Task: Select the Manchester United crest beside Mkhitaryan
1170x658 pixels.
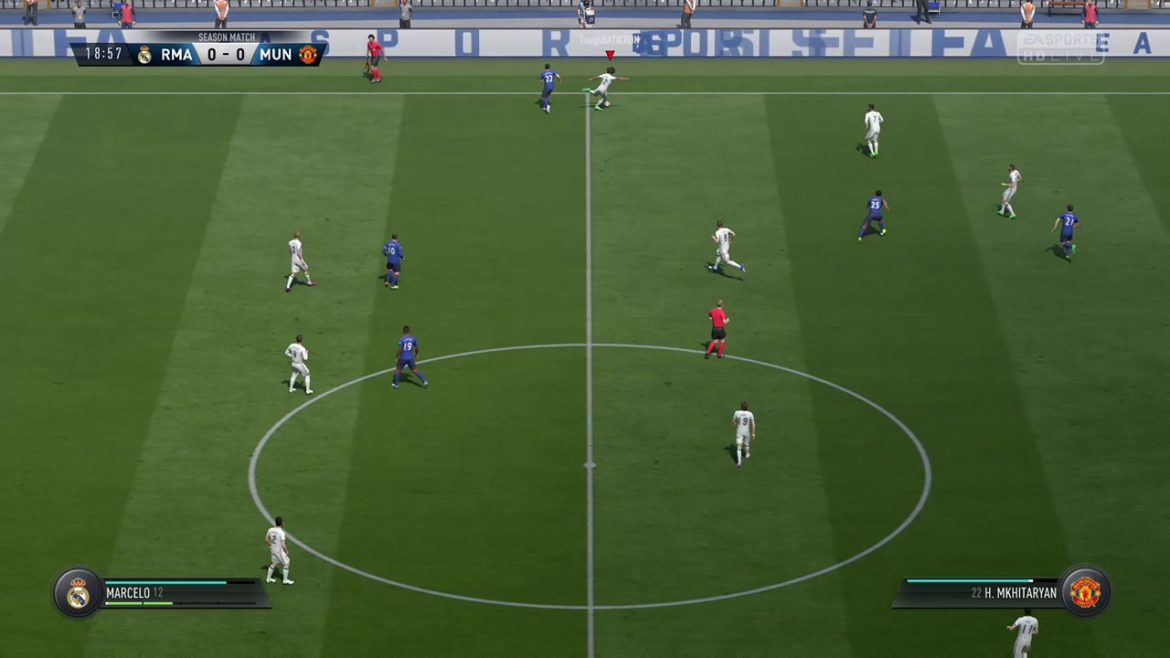Action: [1085, 592]
